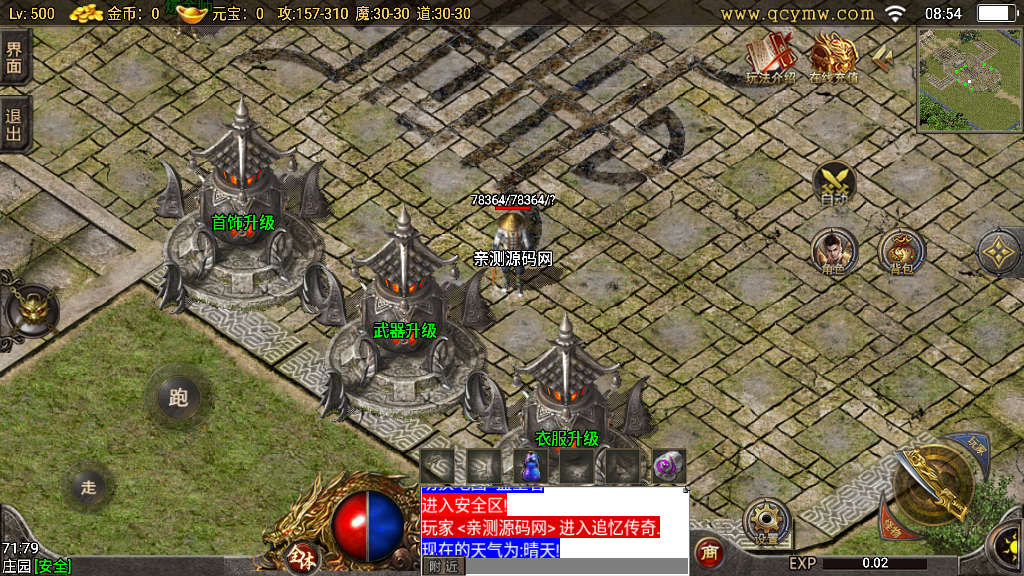Tap the 走 walk button
The image size is (1024, 576).
click(89, 487)
